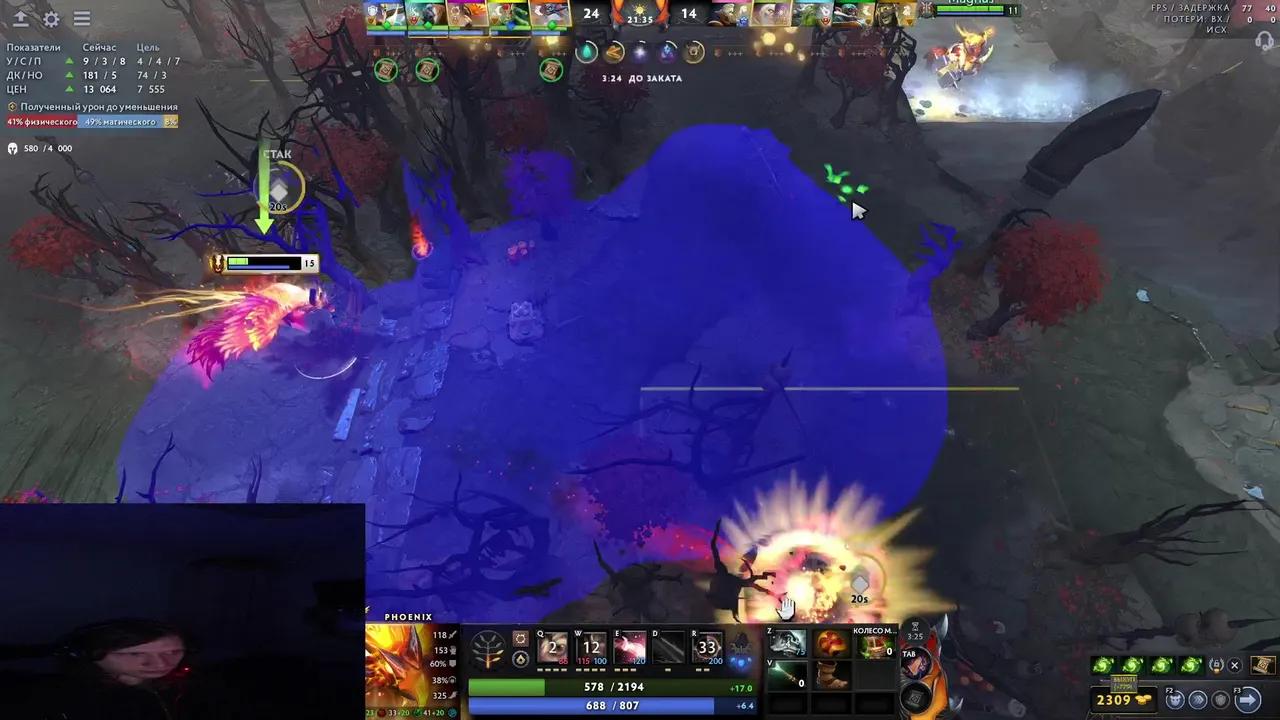Open the hamburger menu top-left
Screen dimensions: 1280x720
point(82,18)
